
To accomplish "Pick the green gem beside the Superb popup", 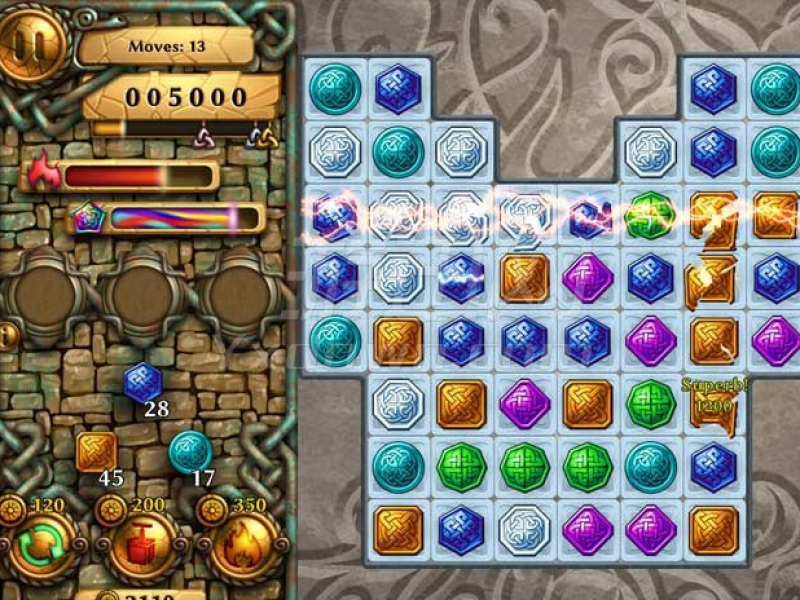I will [650, 402].
